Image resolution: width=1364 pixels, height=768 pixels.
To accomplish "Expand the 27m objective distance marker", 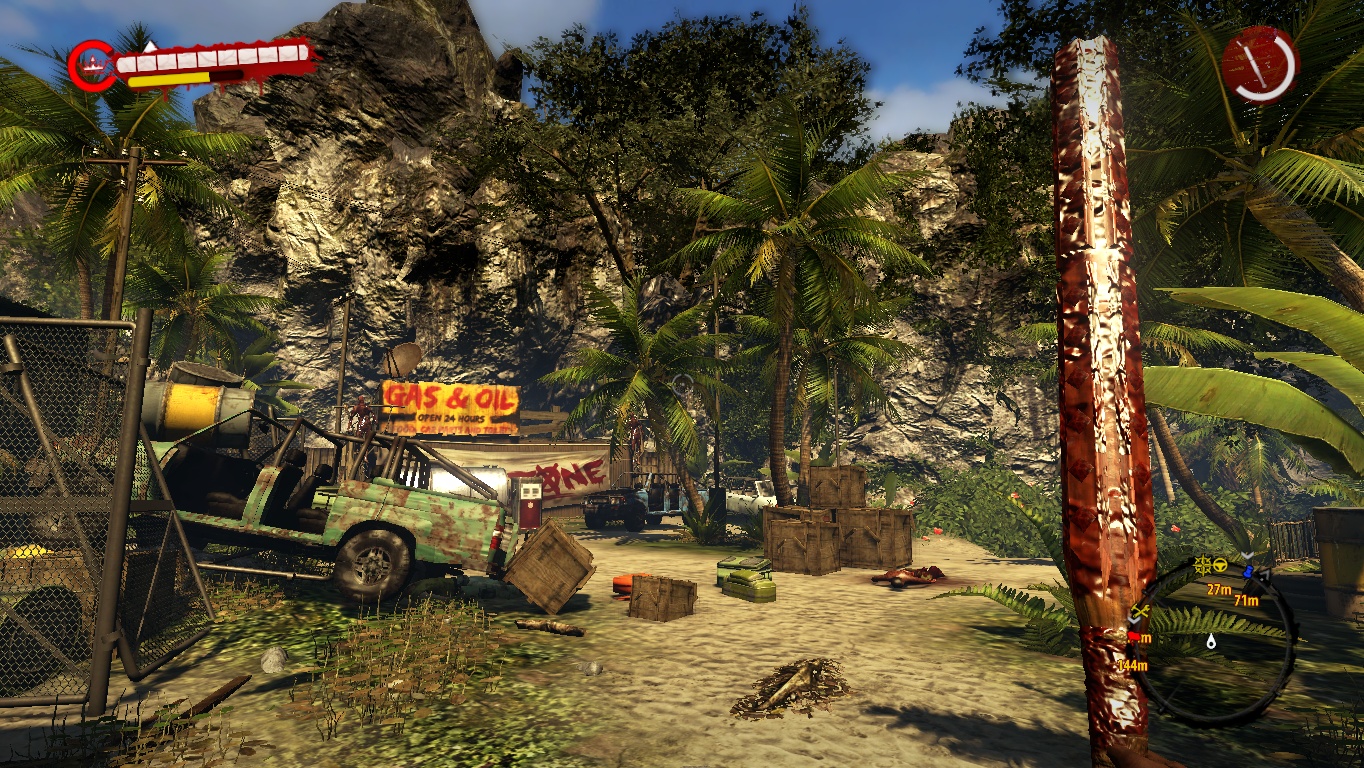I will point(1220,589).
